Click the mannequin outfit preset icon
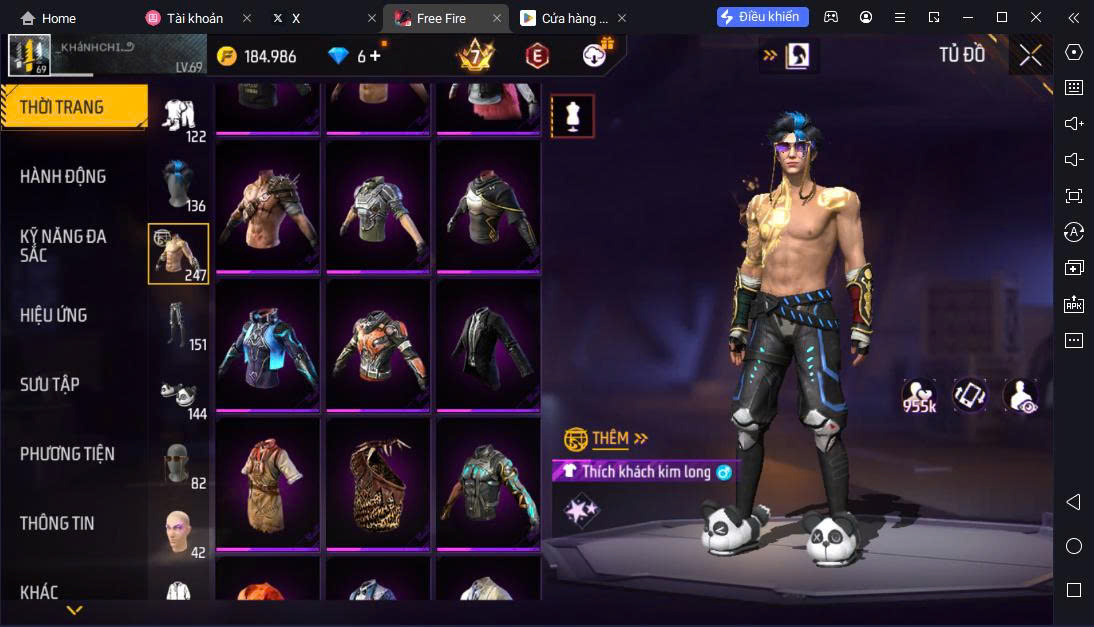1094x627 pixels. pyautogui.click(x=573, y=116)
